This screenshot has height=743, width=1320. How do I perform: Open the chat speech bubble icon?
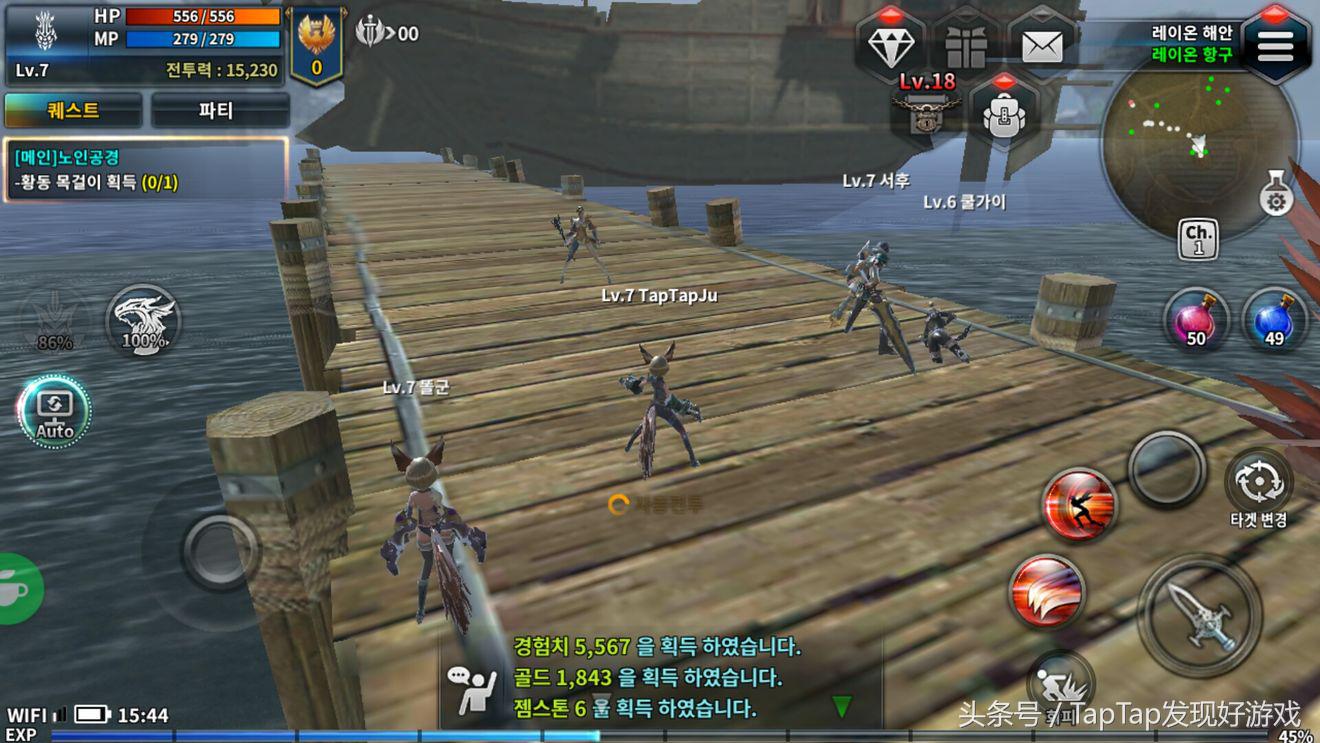(472, 690)
